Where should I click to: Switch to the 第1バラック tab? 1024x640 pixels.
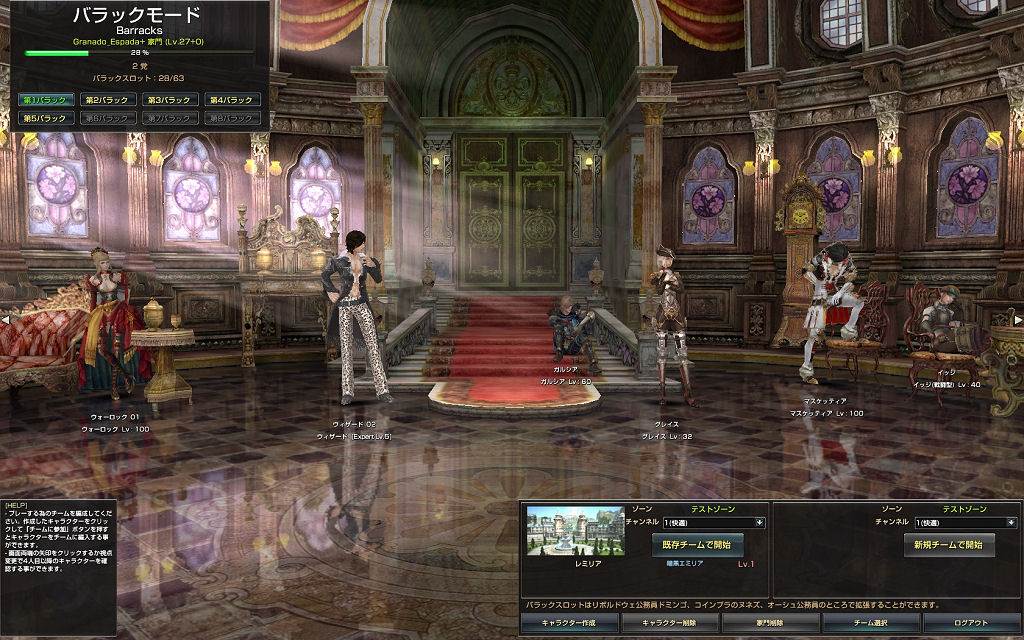(x=45, y=100)
